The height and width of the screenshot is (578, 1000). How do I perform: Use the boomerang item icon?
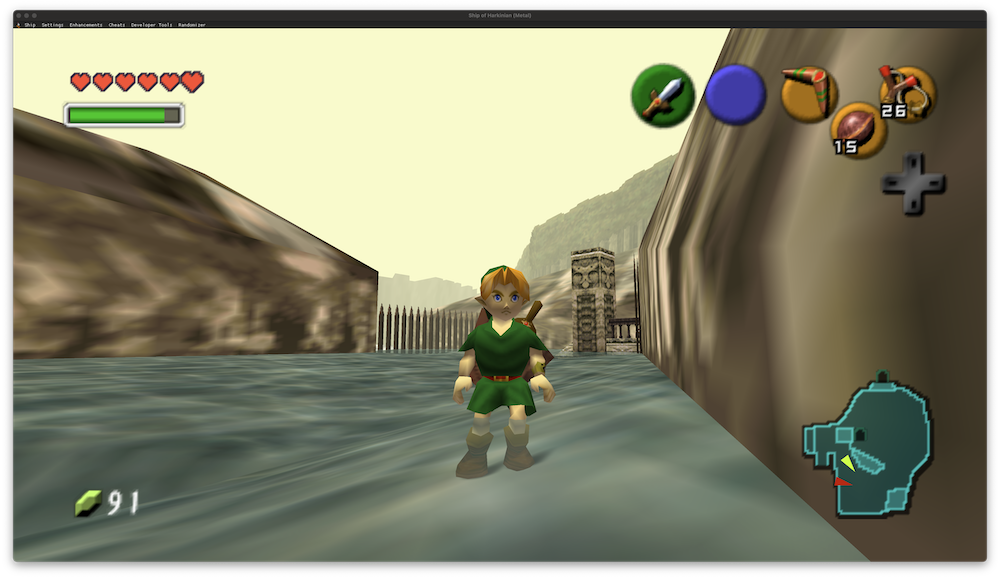click(x=808, y=92)
